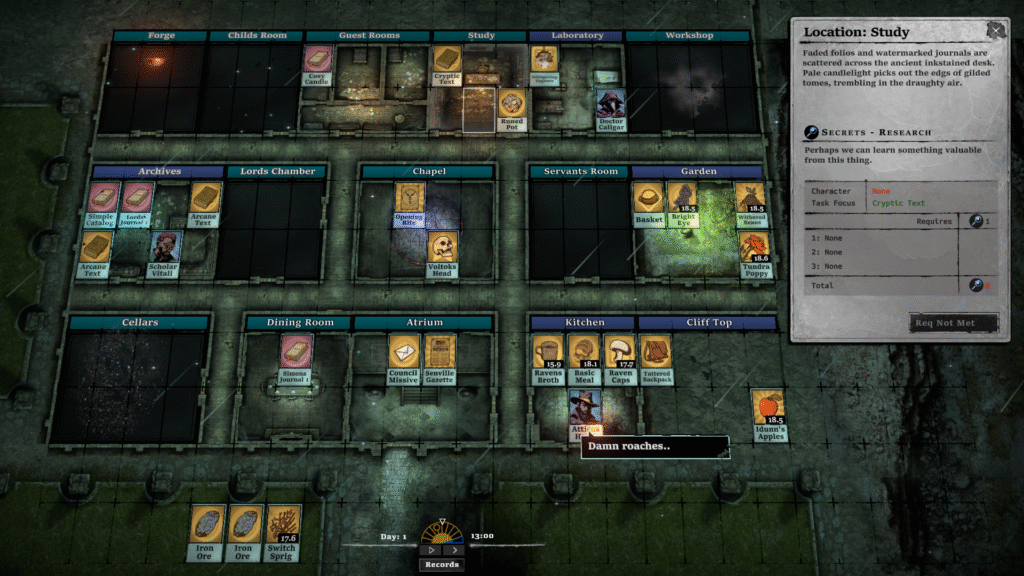Image resolution: width=1024 pixels, height=576 pixels.
Task: Pick the Runed Pot card
Action: 511,109
